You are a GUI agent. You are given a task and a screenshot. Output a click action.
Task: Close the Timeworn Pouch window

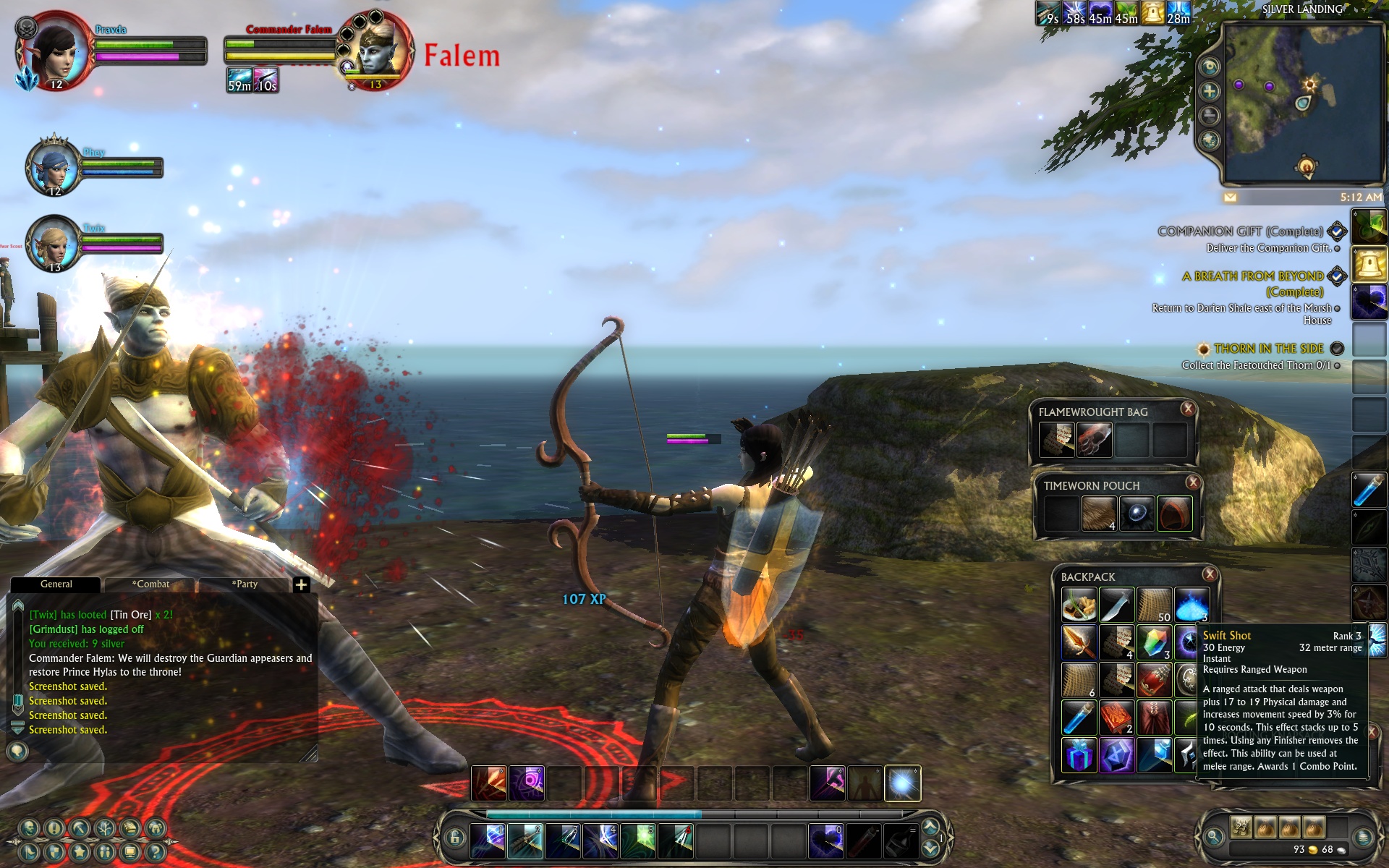(x=1193, y=482)
